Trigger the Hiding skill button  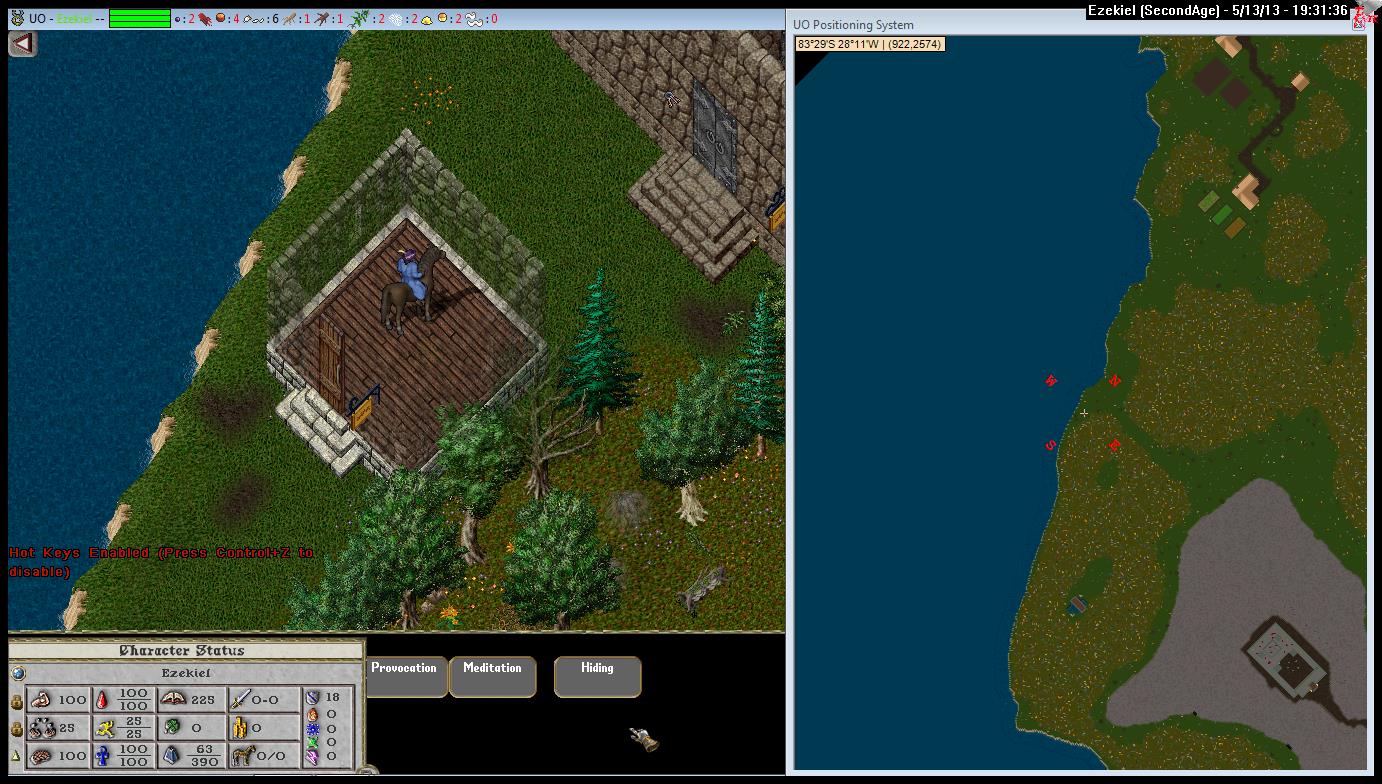click(597, 676)
